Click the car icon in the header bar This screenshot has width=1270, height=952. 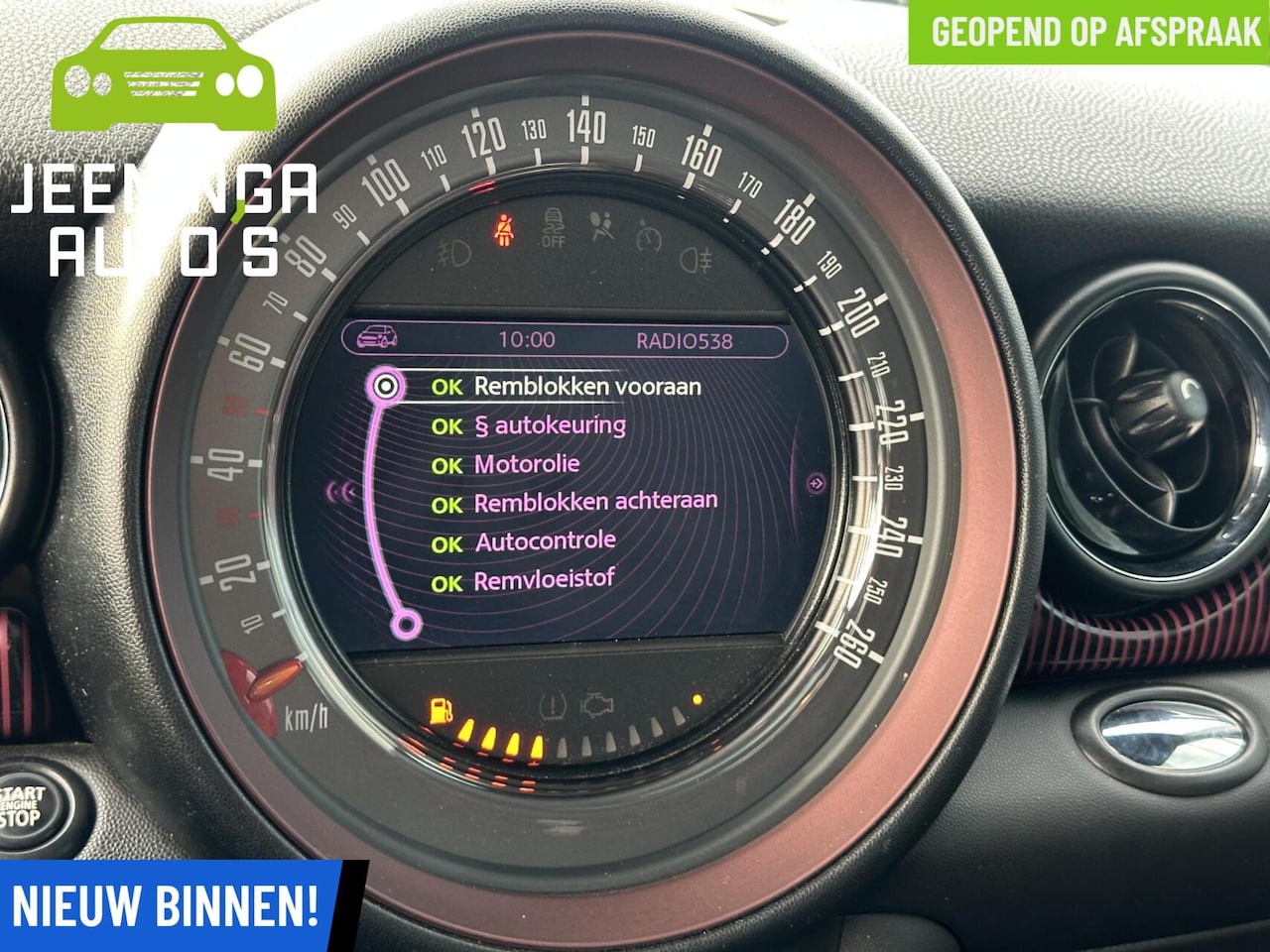[x=377, y=338]
